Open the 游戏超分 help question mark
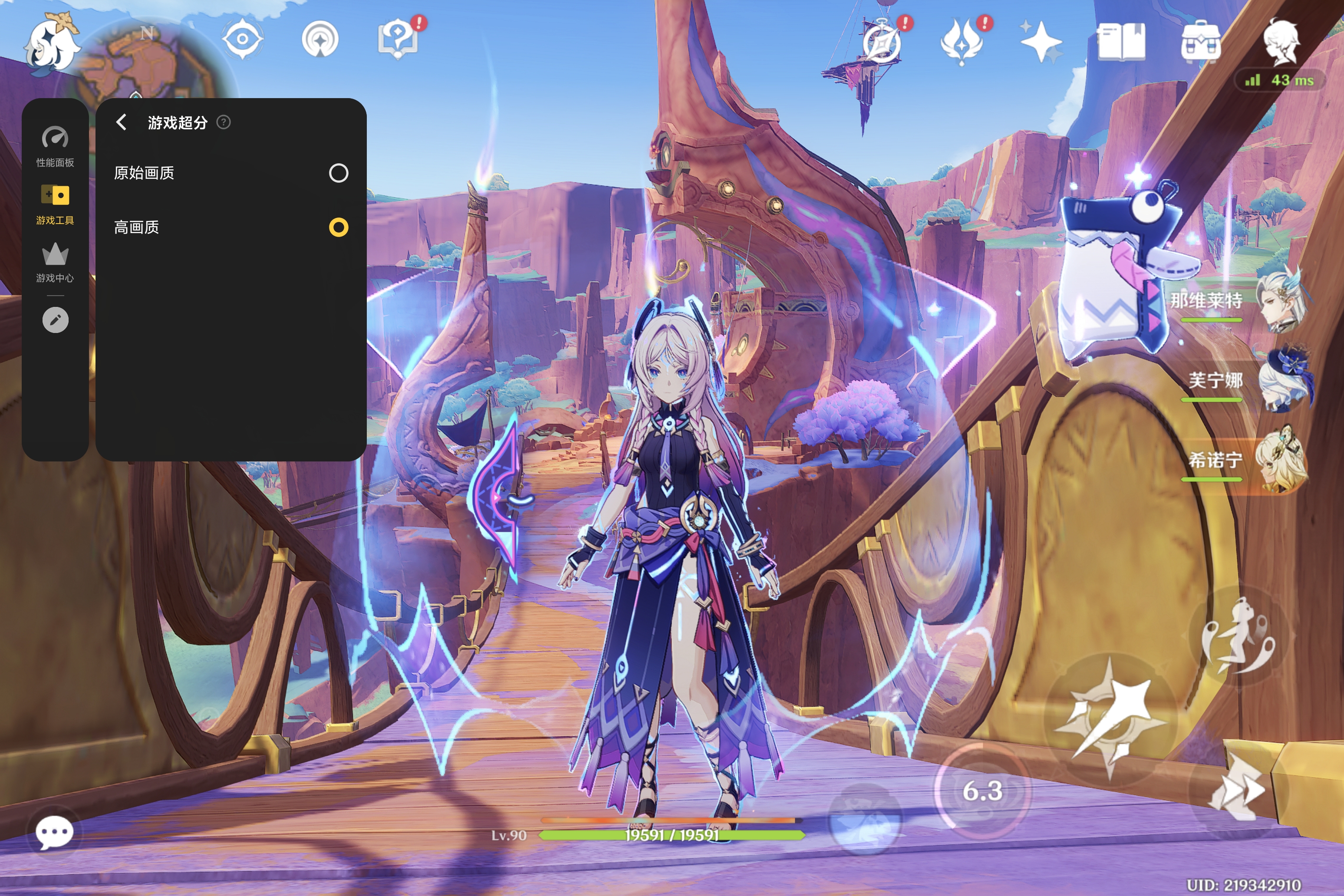 tap(224, 122)
